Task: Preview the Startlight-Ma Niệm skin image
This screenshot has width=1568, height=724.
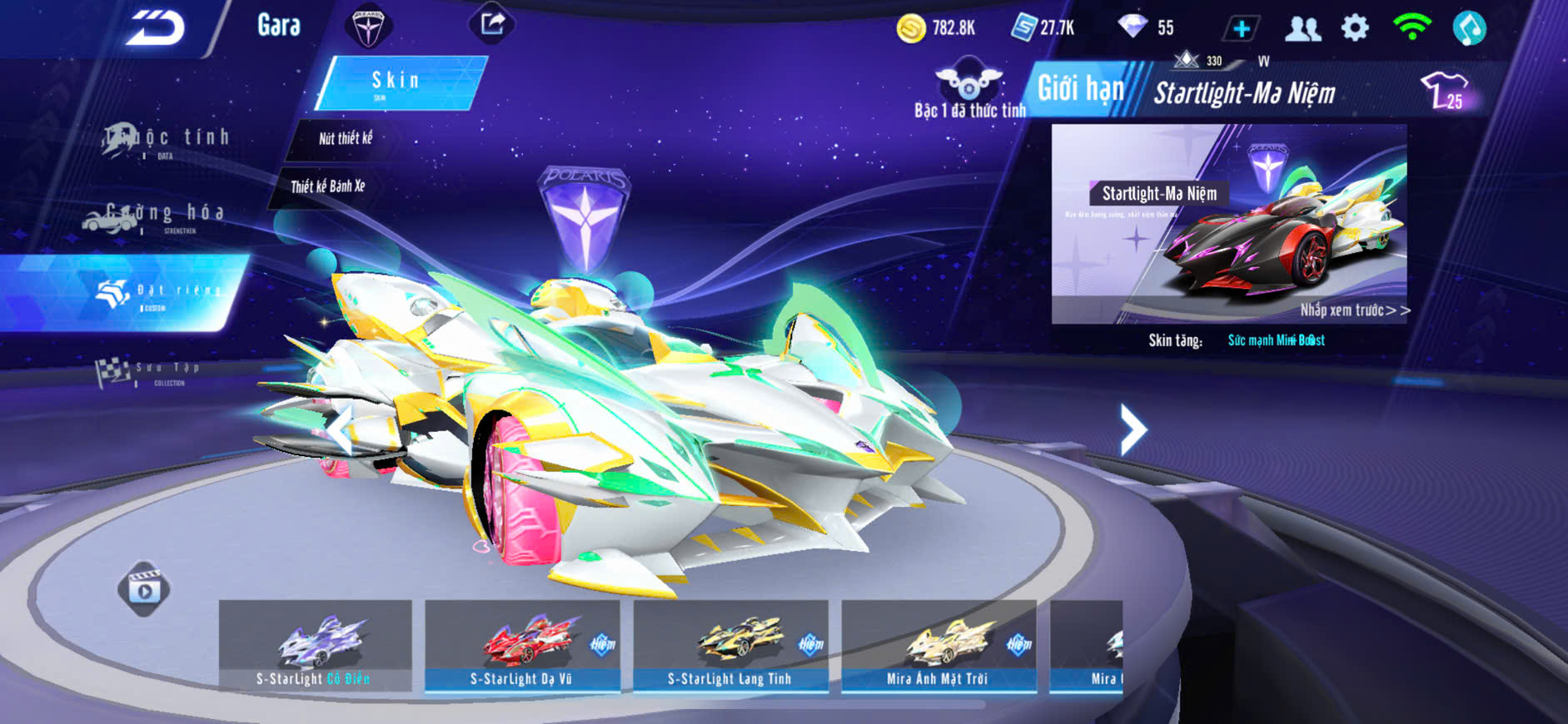Action: pyautogui.click(x=1229, y=223)
